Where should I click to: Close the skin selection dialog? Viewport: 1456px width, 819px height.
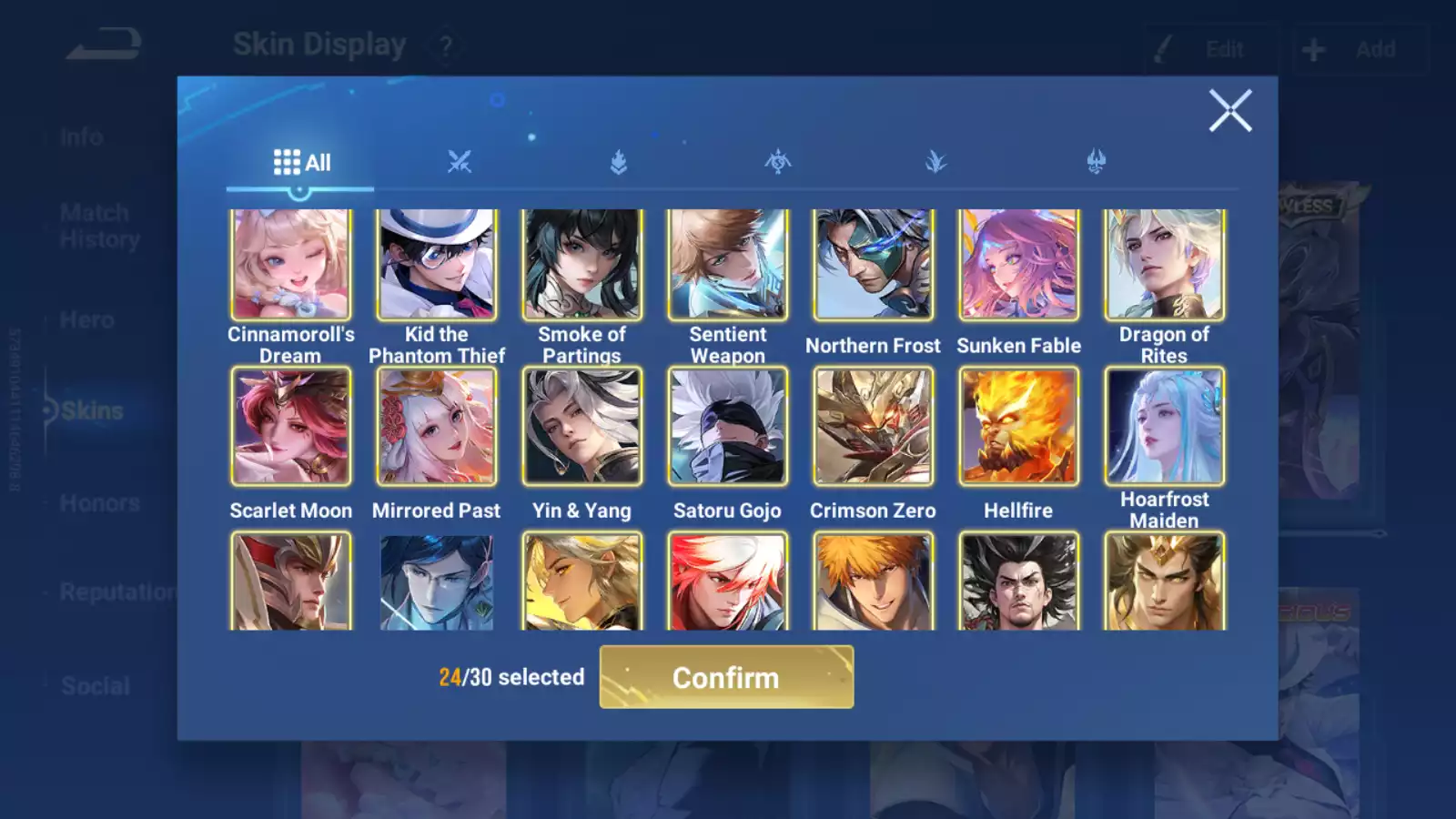[1230, 111]
